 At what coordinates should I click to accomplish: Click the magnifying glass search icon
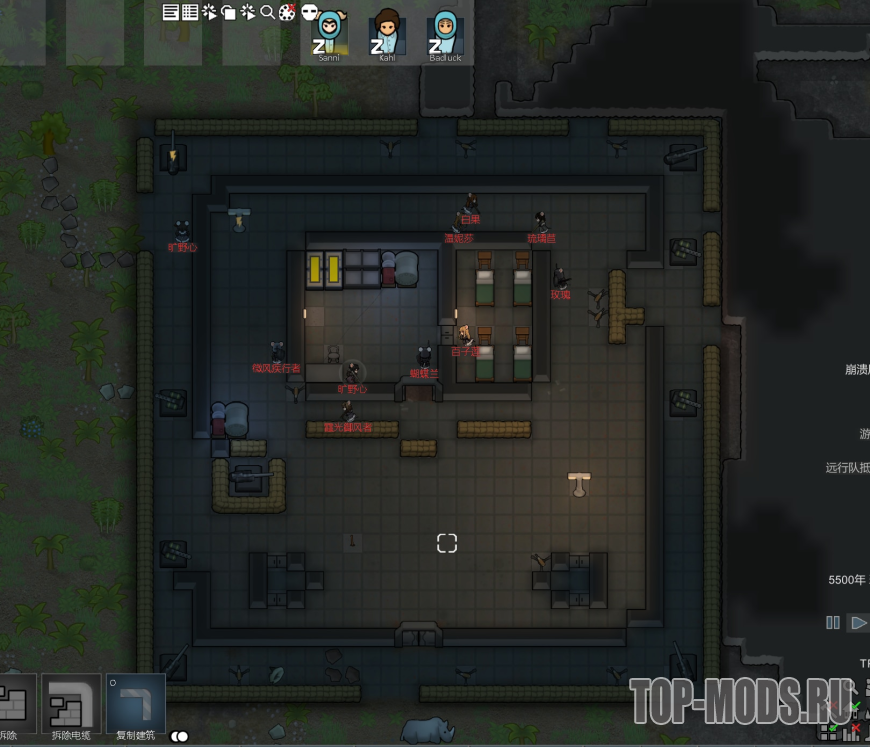(x=267, y=12)
